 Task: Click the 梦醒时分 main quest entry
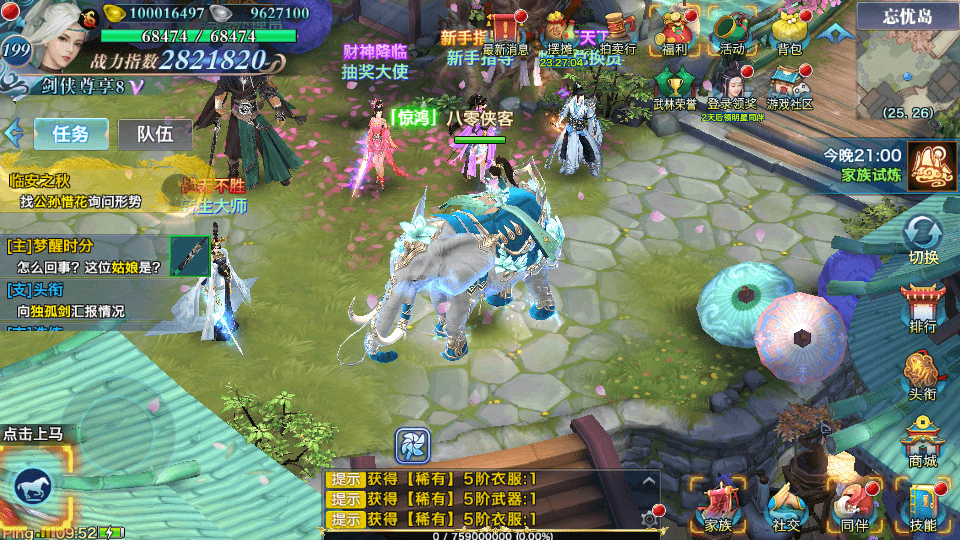[x=85, y=257]
